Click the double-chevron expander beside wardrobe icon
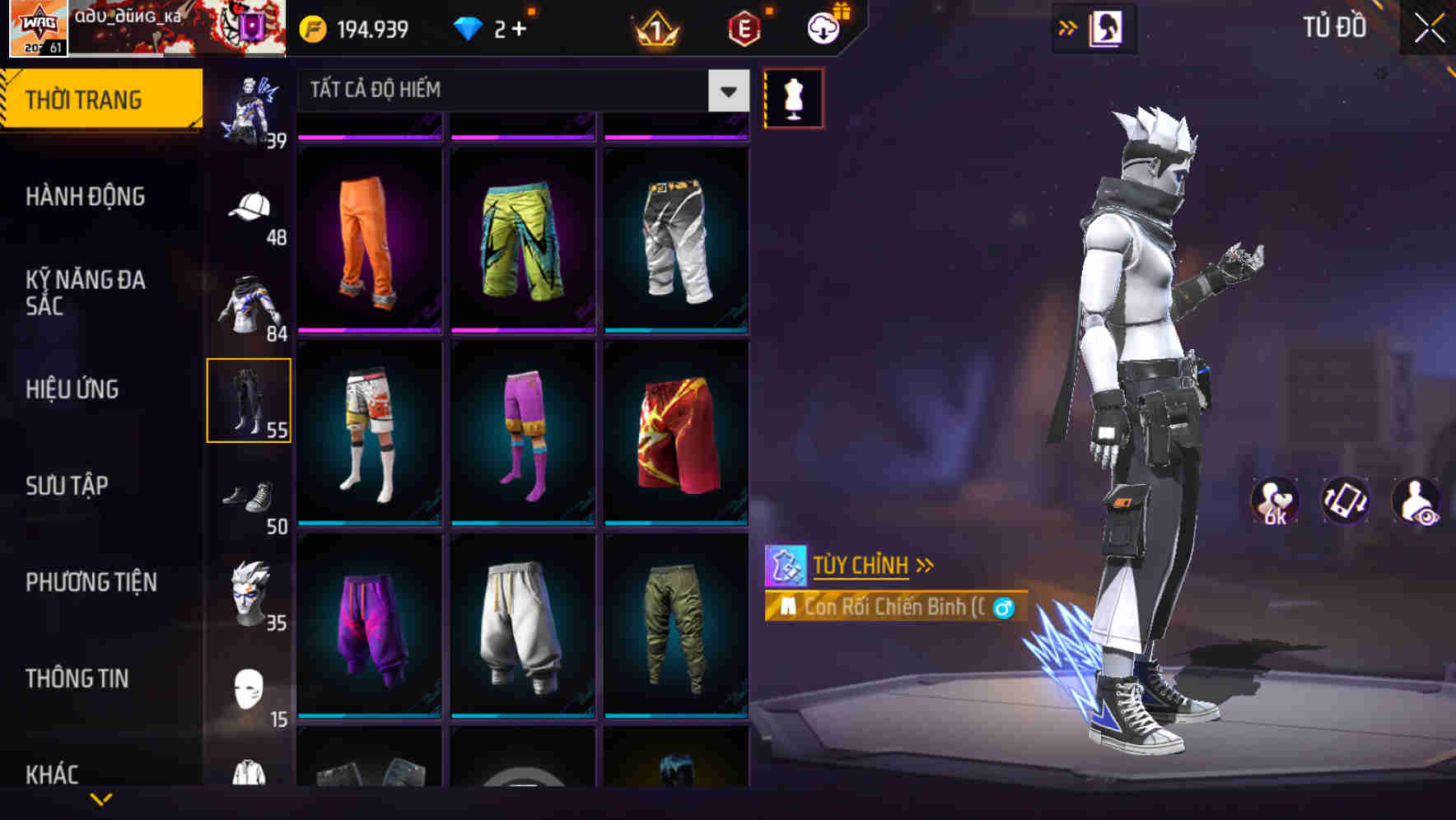 (x=1068, y=26)
